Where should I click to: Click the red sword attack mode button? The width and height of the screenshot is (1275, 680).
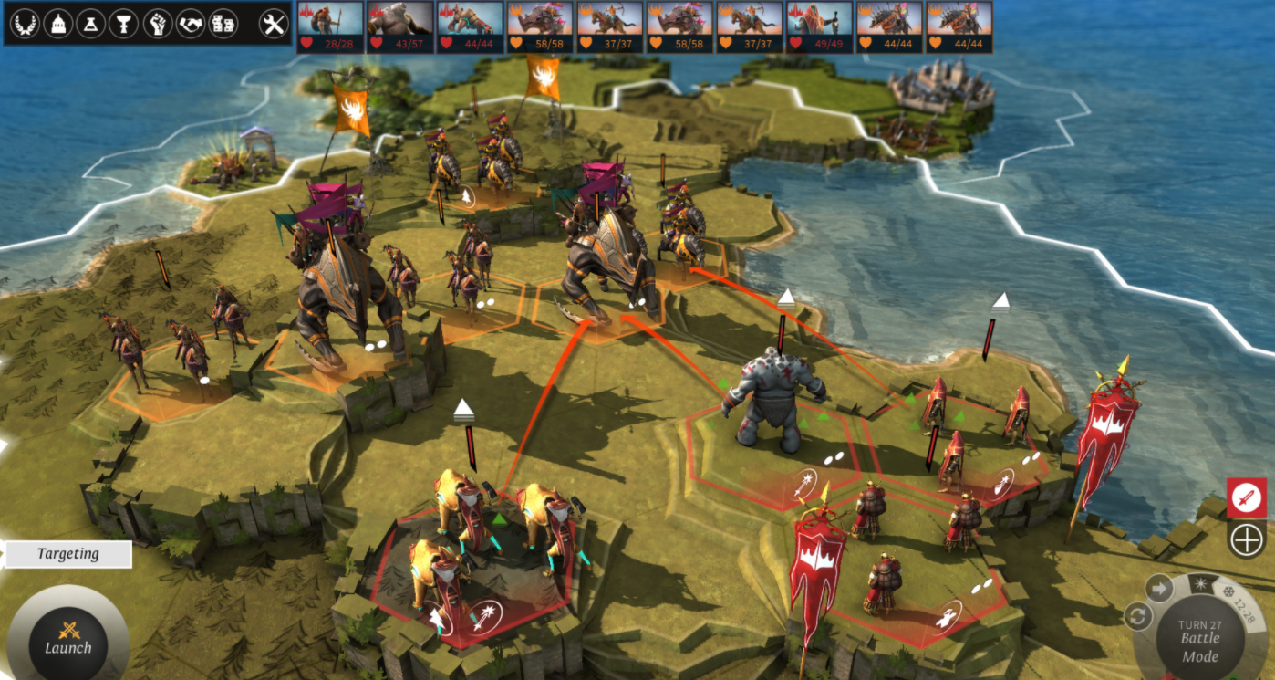[1246, 497]
